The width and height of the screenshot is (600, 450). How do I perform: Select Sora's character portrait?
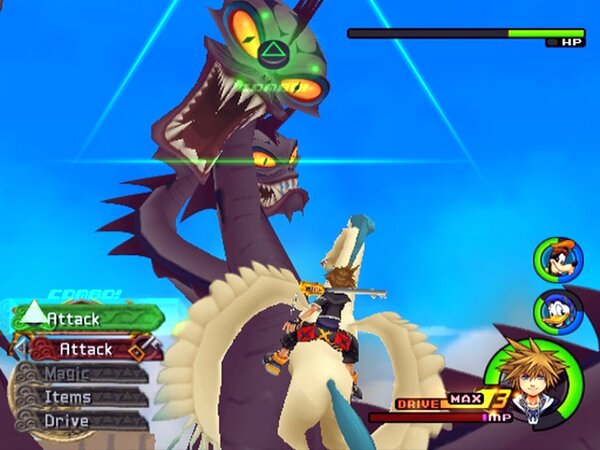pos(524,378)
